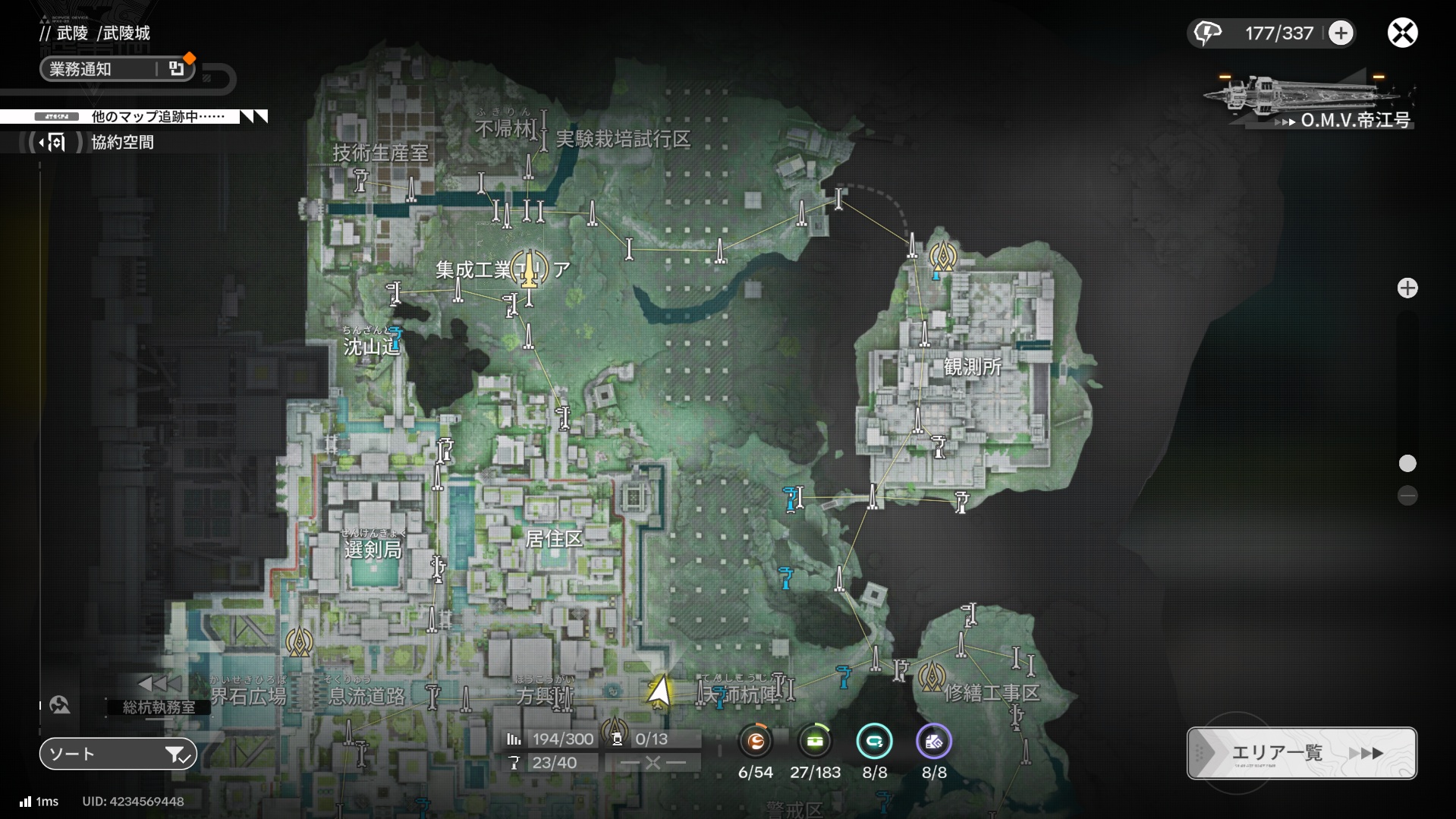Open the 業務通知 notice panel

click(118, 69)
